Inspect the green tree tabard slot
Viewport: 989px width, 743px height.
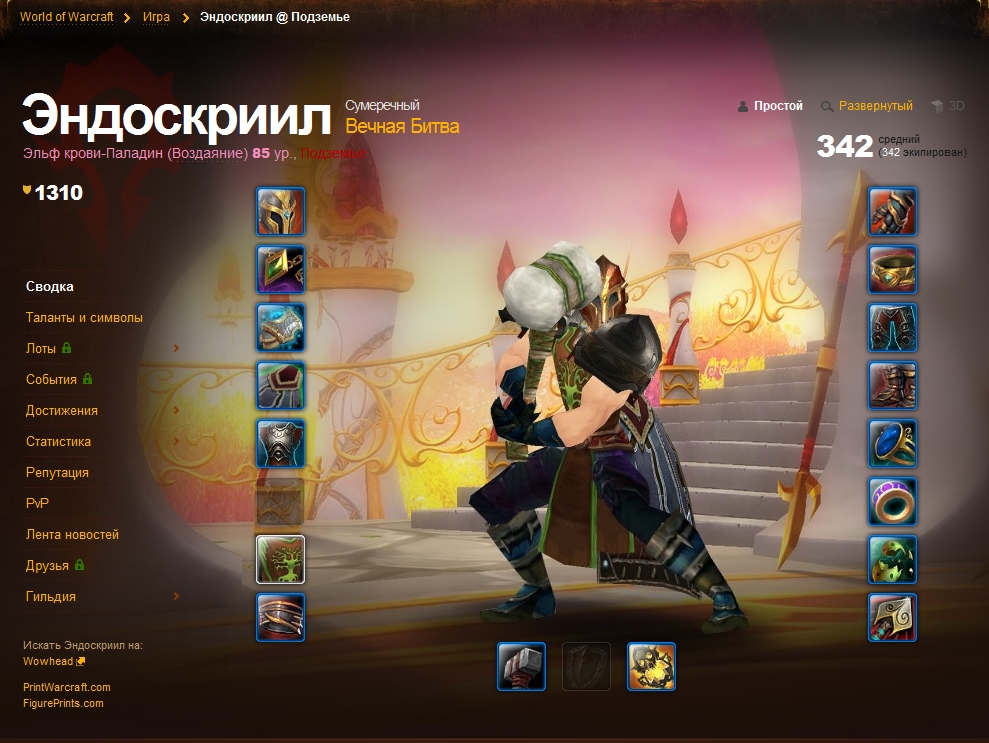[x=281, y=559]
